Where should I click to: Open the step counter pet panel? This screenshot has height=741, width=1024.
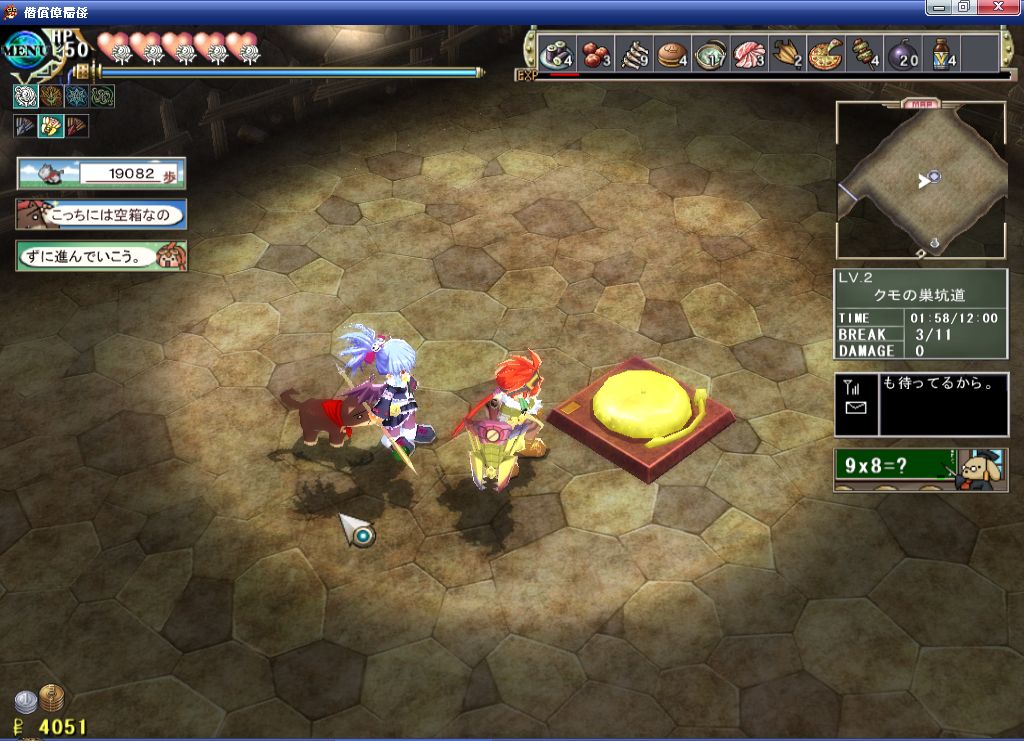100,173
